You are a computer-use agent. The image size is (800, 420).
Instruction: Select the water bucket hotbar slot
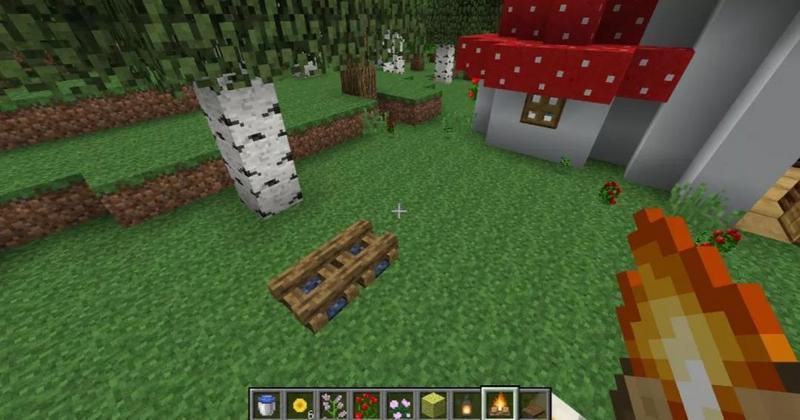tap(265, 405)
